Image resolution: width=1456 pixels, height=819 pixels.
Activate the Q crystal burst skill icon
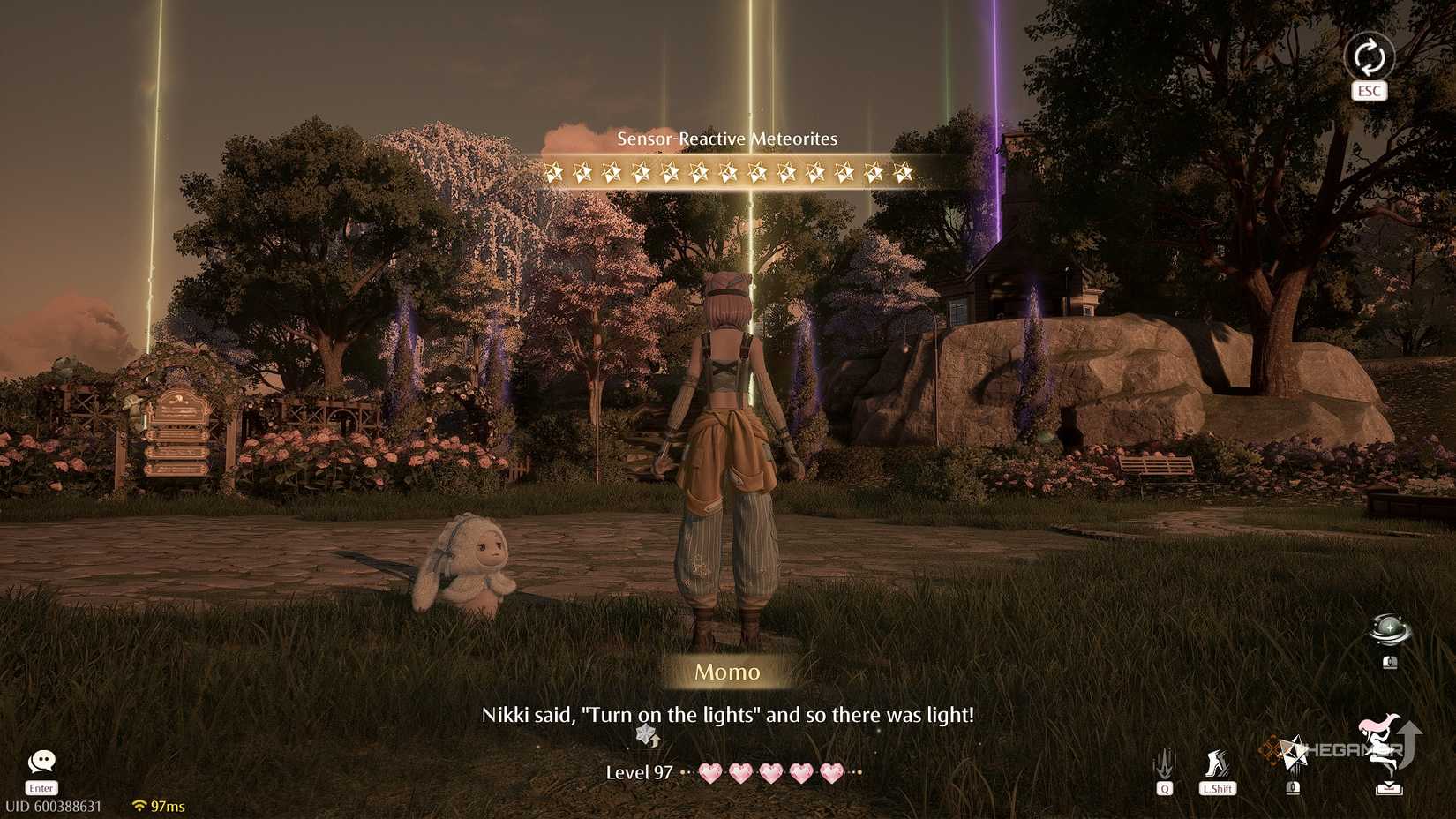click(1165, 763)
